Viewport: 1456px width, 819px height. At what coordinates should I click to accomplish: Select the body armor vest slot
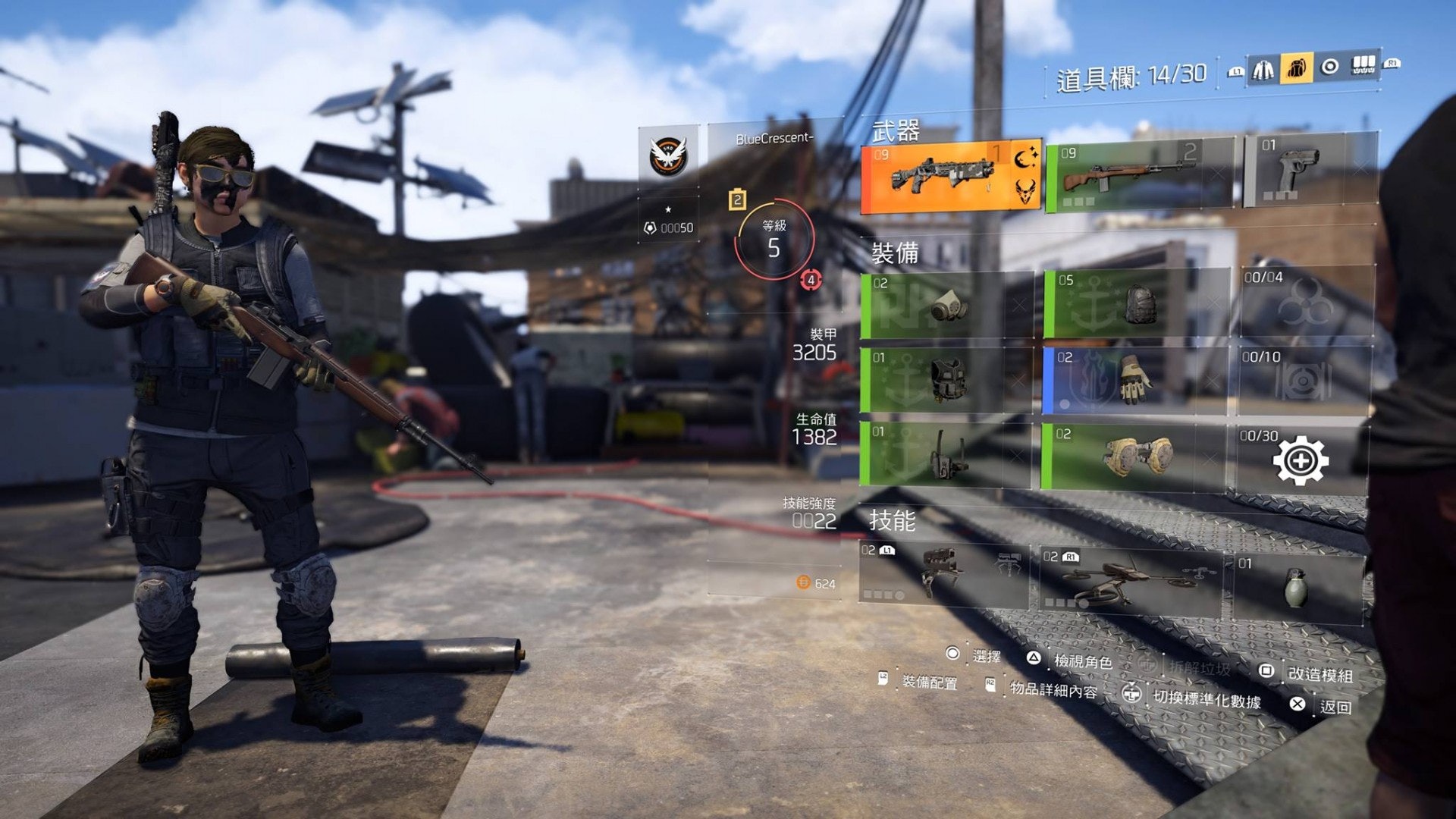point(946,379)
